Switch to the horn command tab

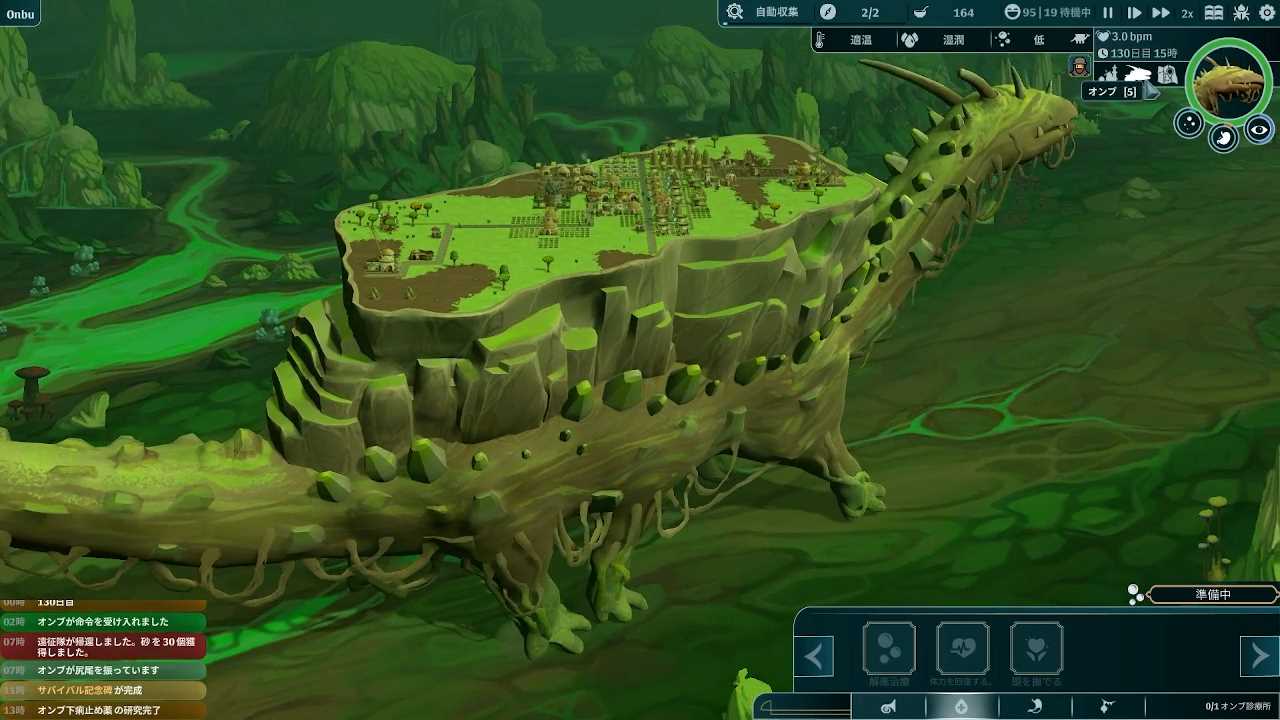pos(888,707)
